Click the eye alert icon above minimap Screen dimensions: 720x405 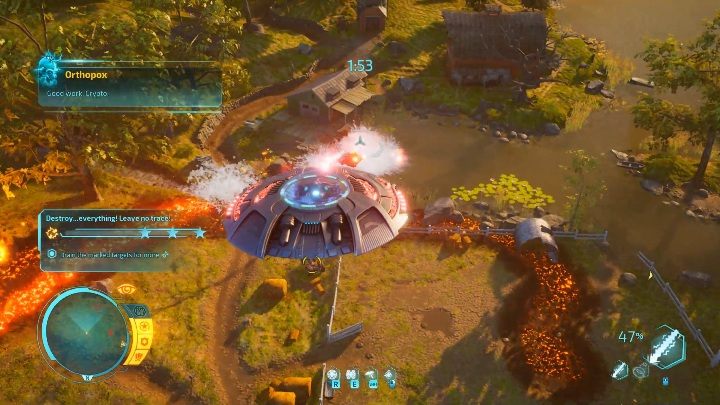click(x=127, y=290)
